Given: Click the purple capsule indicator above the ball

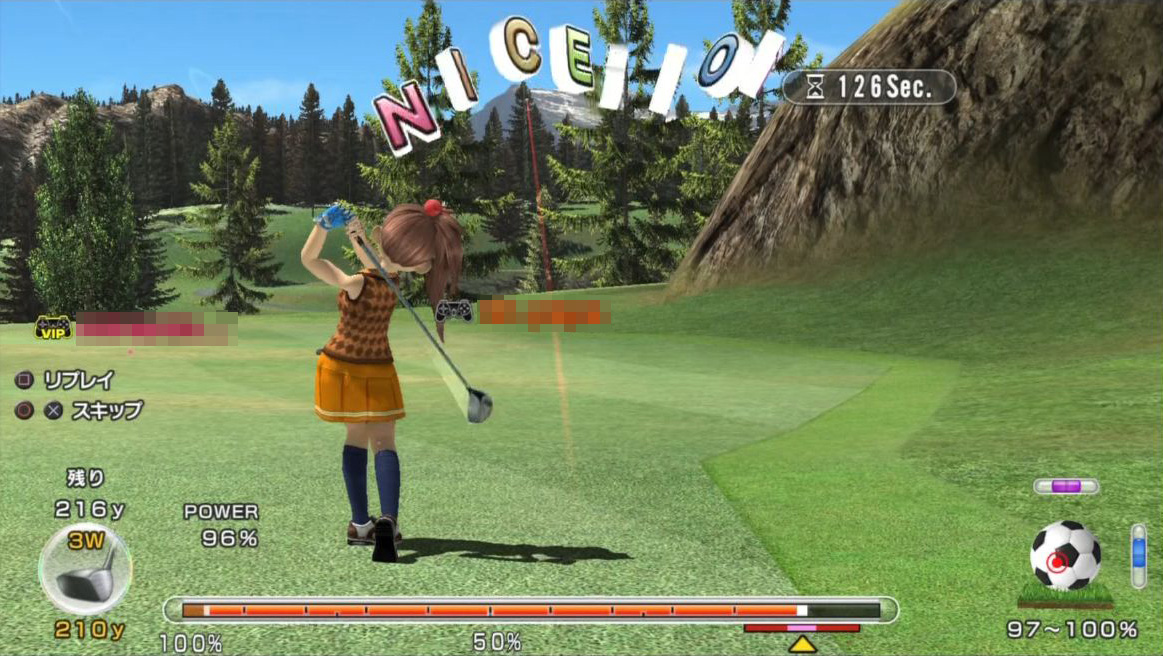Looking at the screenshot, I should point(1066,486).
